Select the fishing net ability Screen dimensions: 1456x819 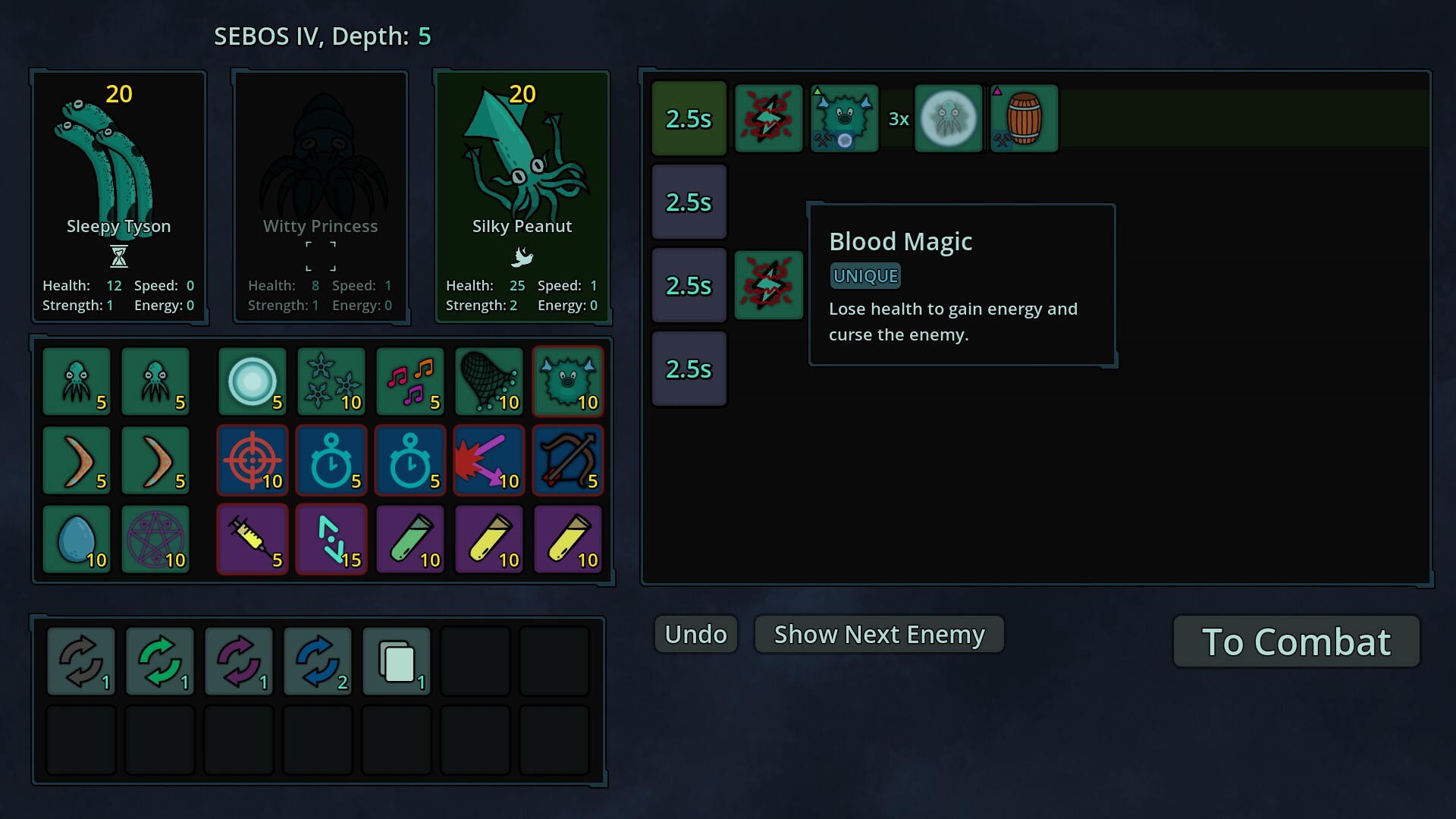[x=489, y=381]
